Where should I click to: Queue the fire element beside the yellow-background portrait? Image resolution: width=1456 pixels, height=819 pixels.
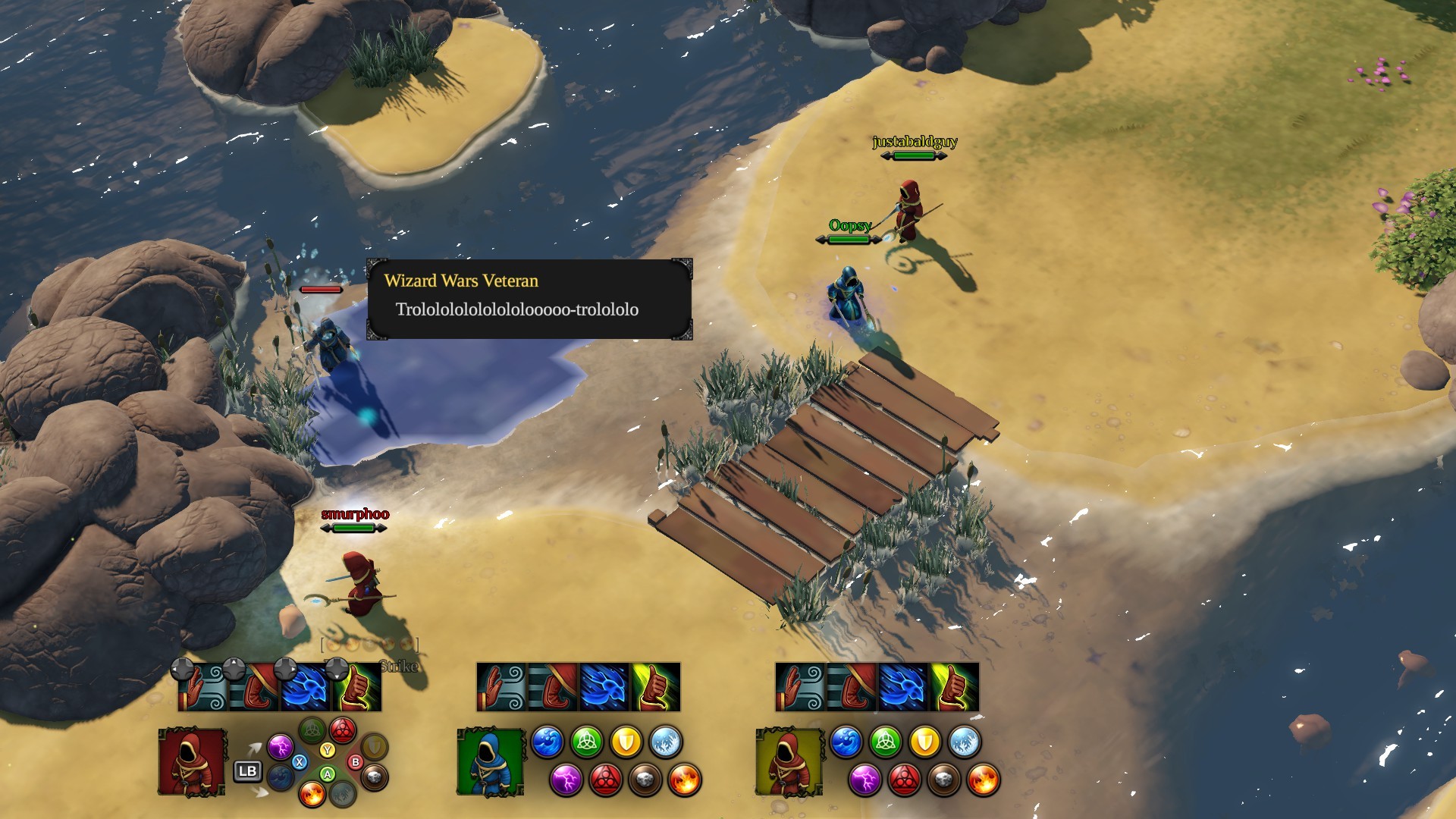[983, 780]
